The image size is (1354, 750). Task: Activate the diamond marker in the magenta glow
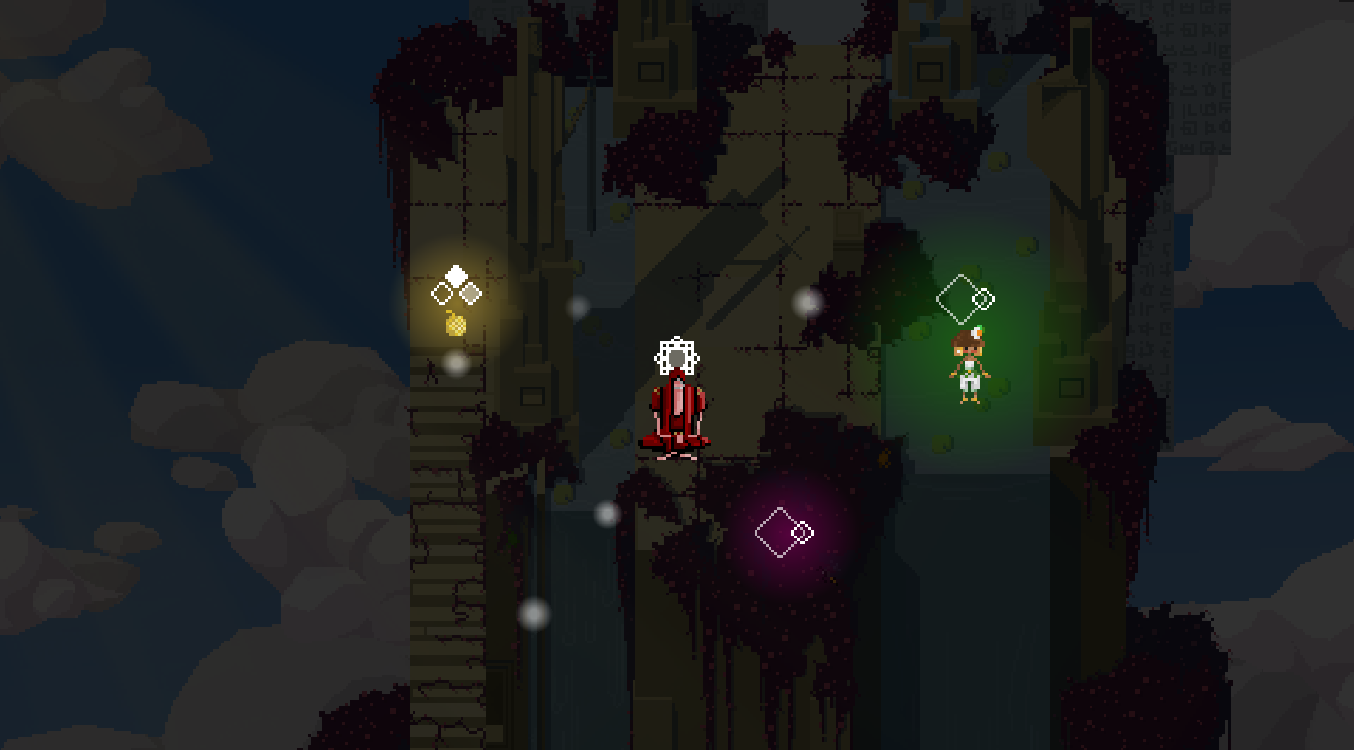pos(783,532)
